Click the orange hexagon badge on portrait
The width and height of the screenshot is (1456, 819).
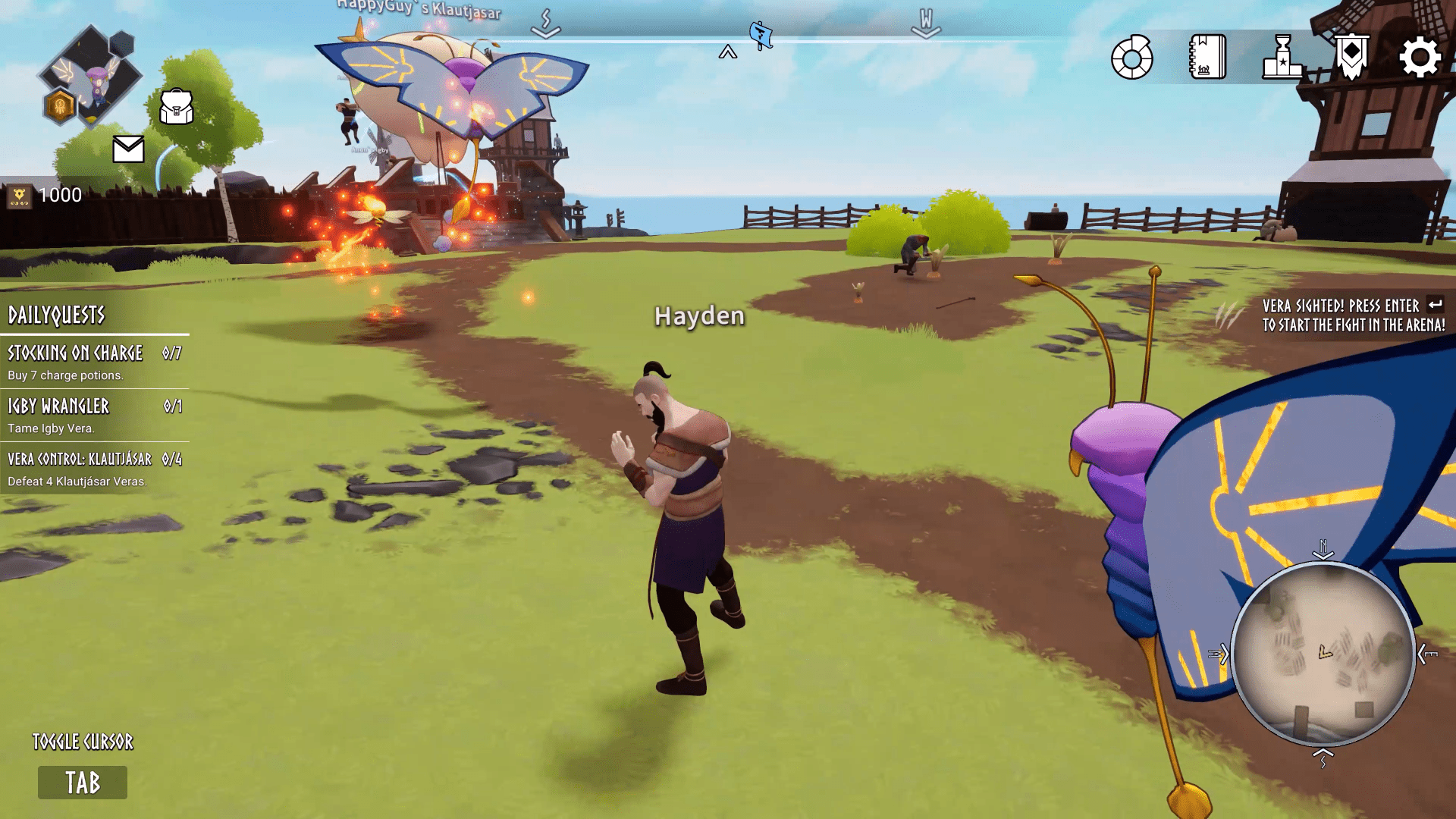[x=60, y=106]
